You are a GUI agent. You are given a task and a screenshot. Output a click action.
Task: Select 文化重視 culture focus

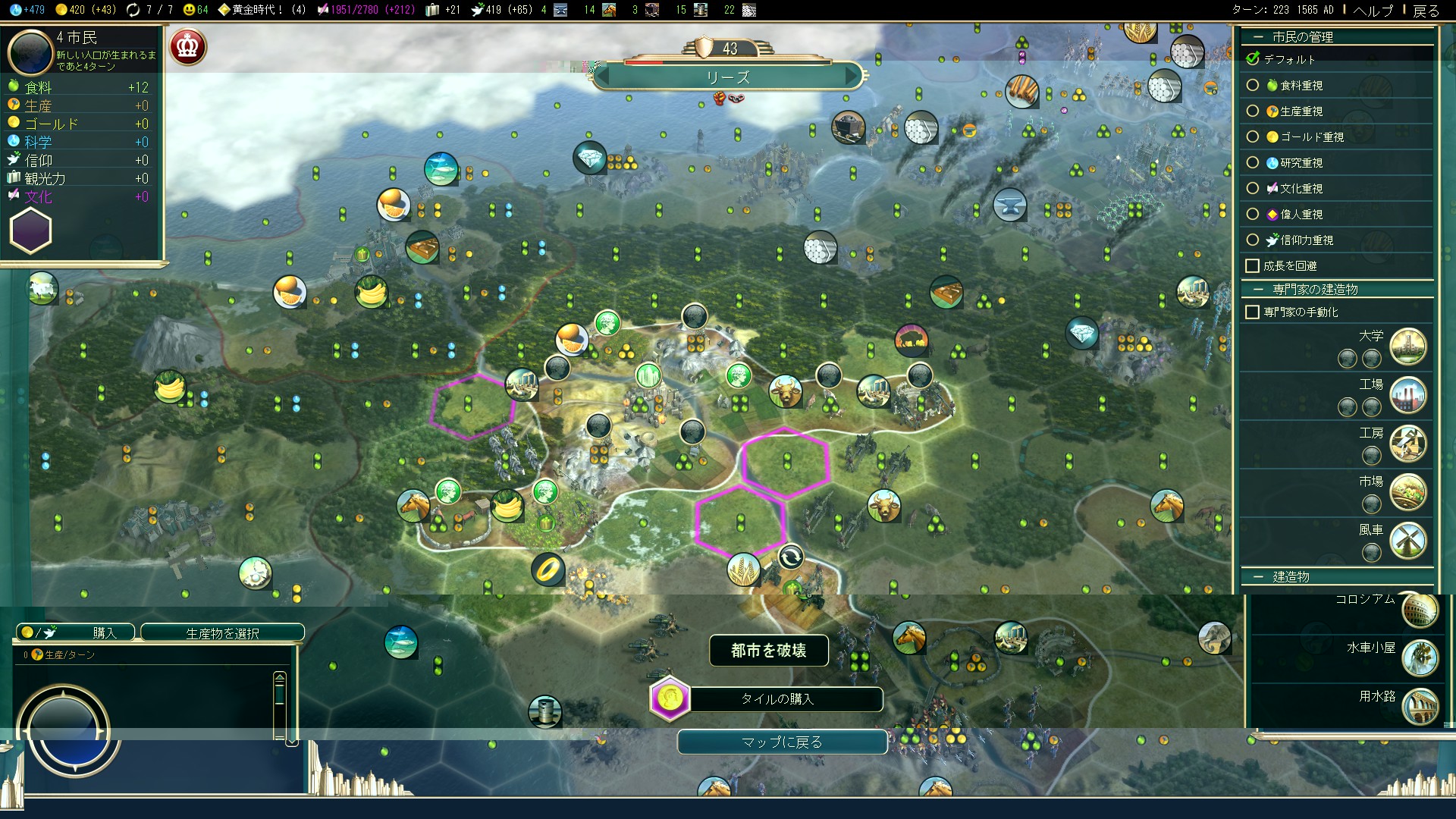(1253, 189)
